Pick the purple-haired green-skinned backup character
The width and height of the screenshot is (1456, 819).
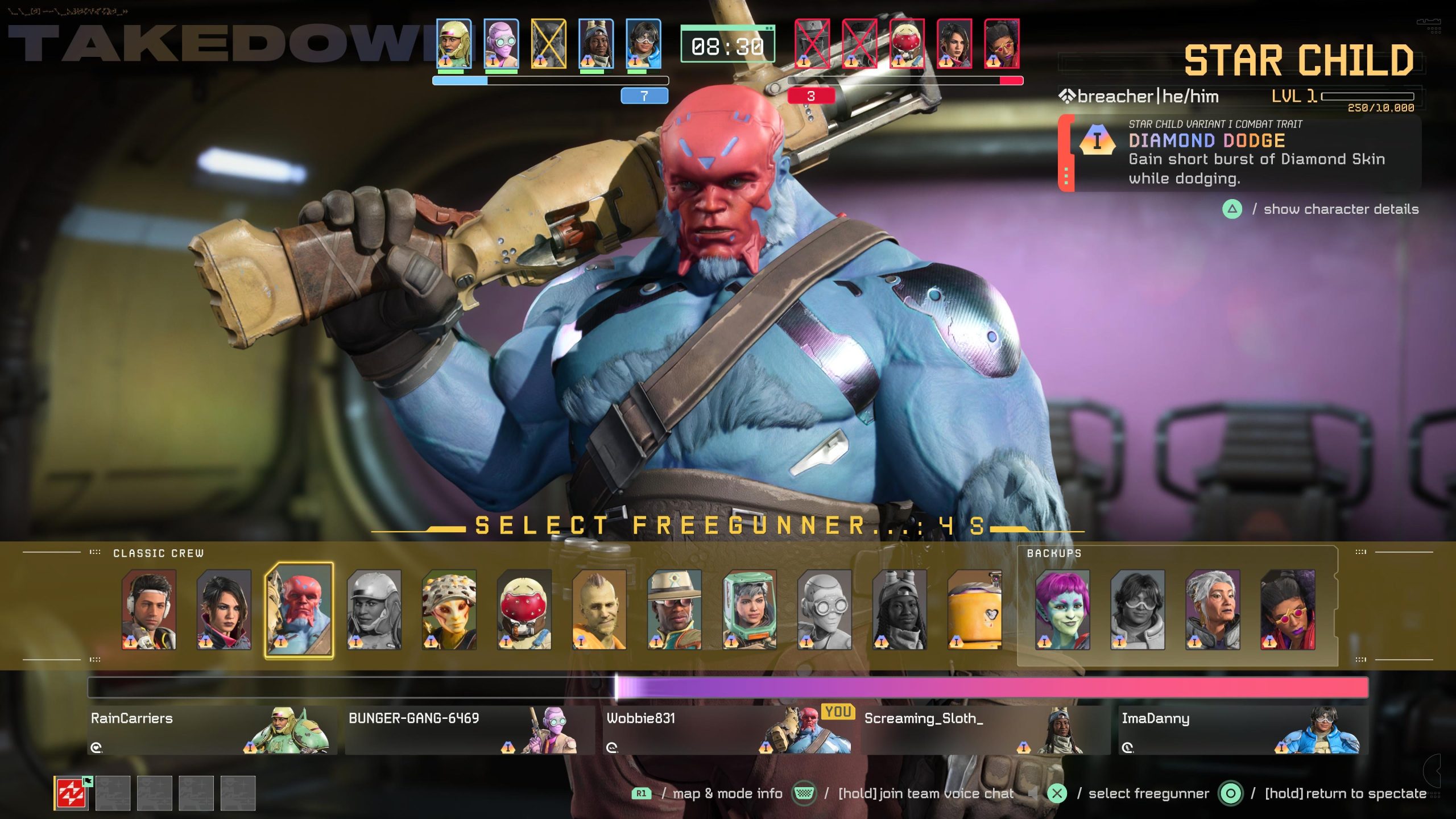click(x=1062, y=610)
